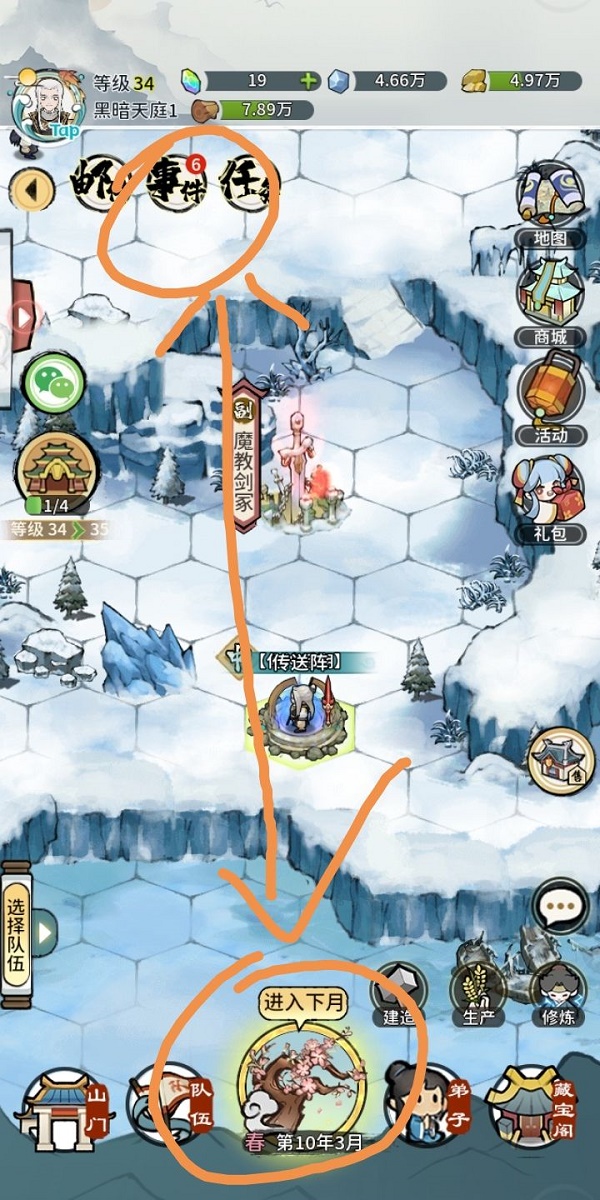Enter the 商城 shop
The height and width of the screenshot is (1200, 600).
click(x=550, y=298)
